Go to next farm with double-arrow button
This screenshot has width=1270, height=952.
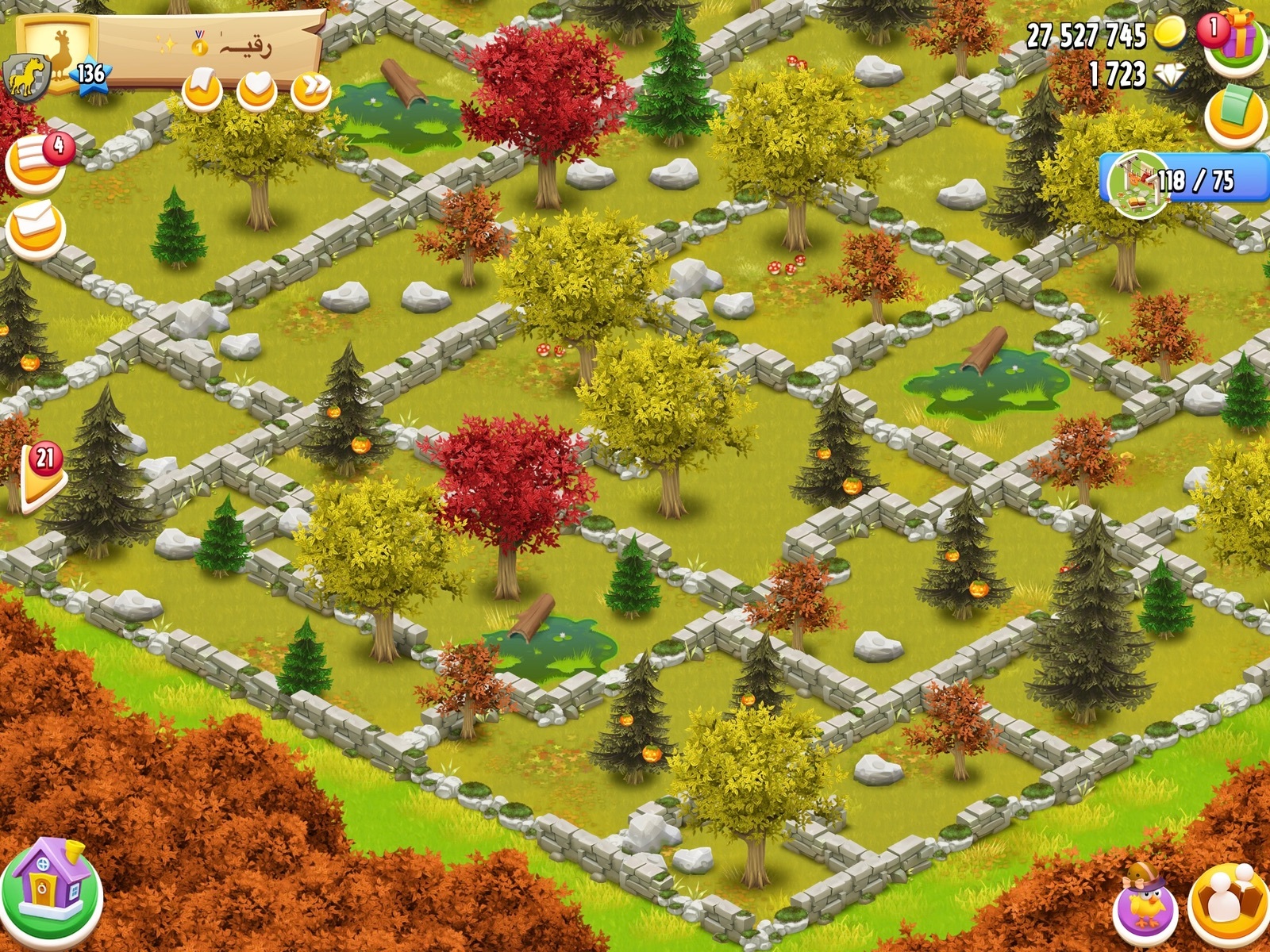pyautogui.click(x=310, y=90)
